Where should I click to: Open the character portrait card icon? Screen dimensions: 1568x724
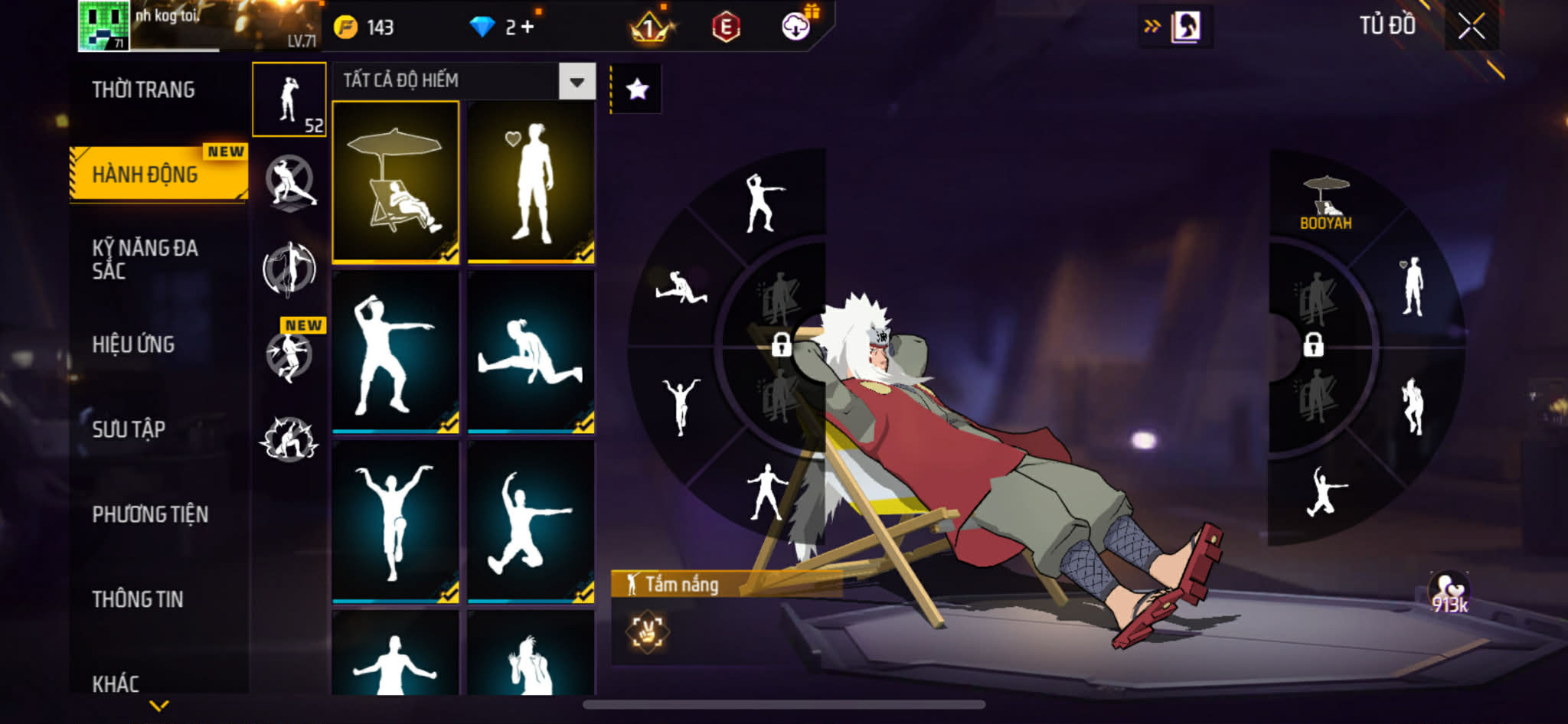tap(1186, 27)
